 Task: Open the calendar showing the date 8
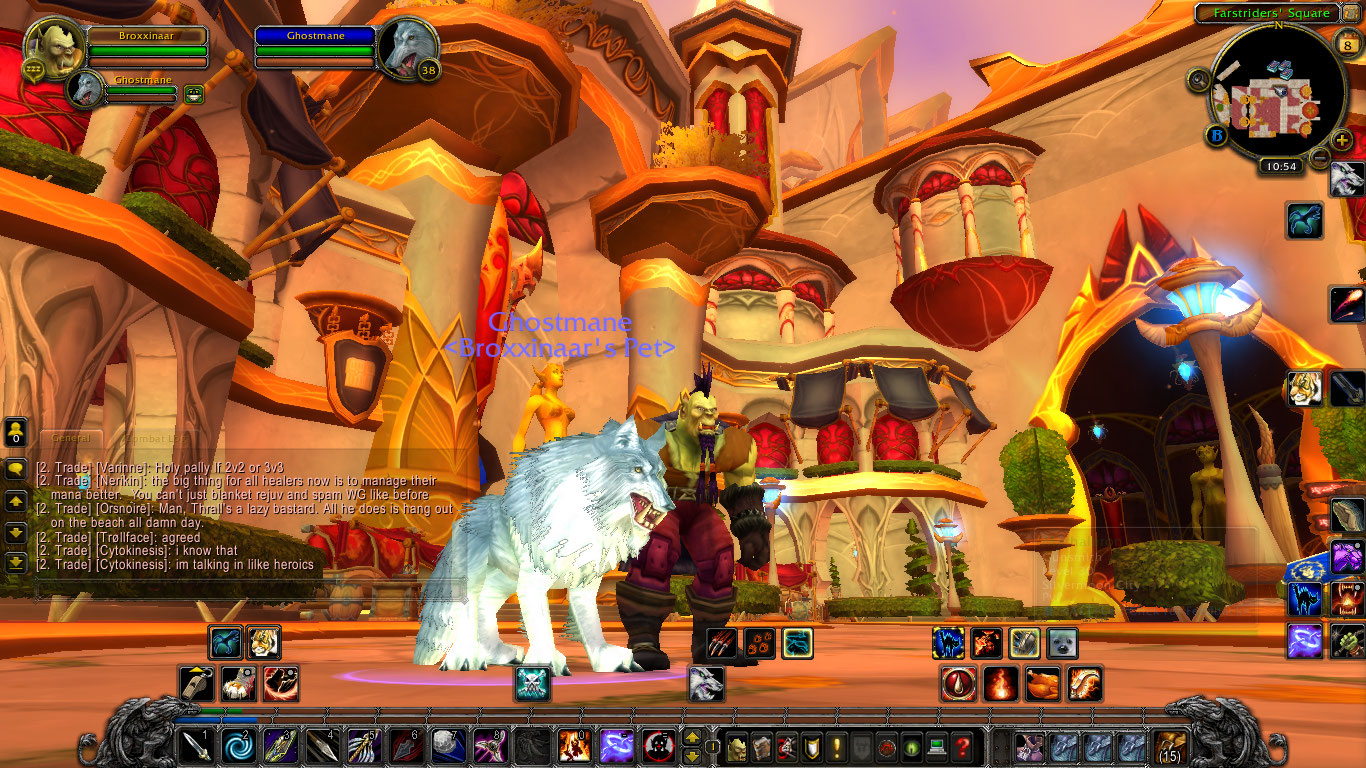[x=1347, y=45]
